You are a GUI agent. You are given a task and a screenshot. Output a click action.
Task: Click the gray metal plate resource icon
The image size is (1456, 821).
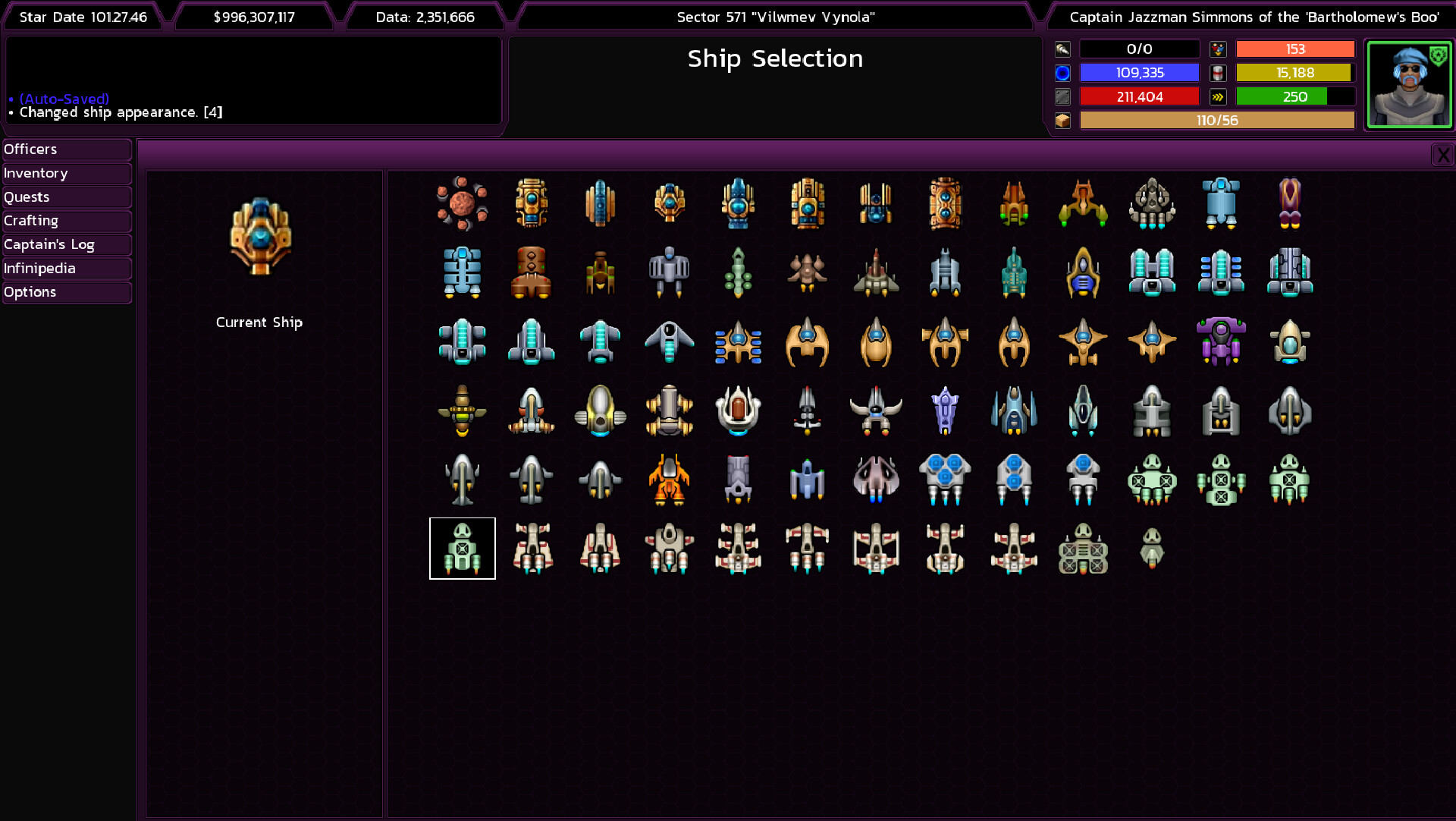[1062, 96]
